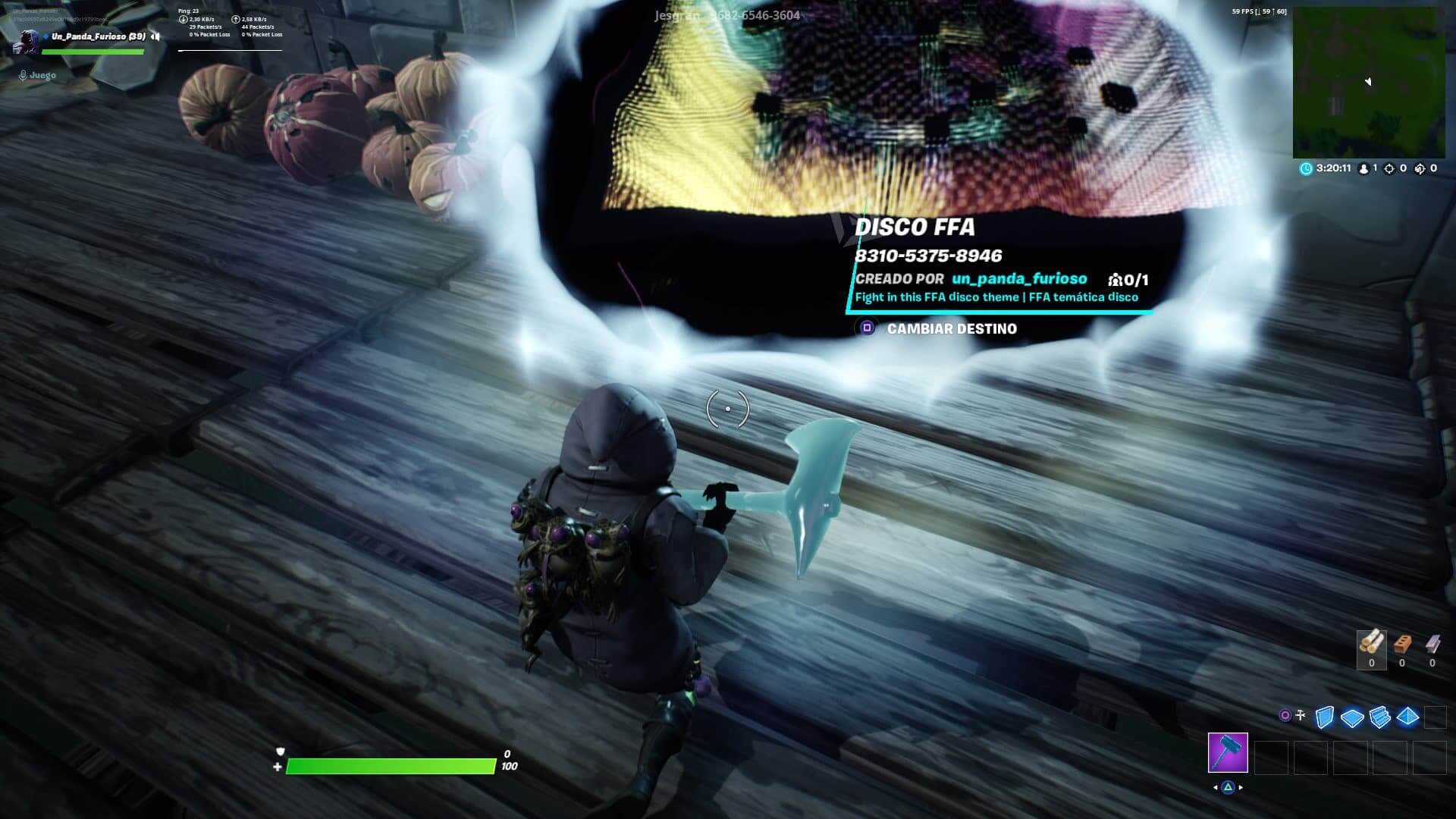Screen dimensions: 1456x819
Task: Click the island code 8310-5375-8946
Action: [x=928, y=256]
